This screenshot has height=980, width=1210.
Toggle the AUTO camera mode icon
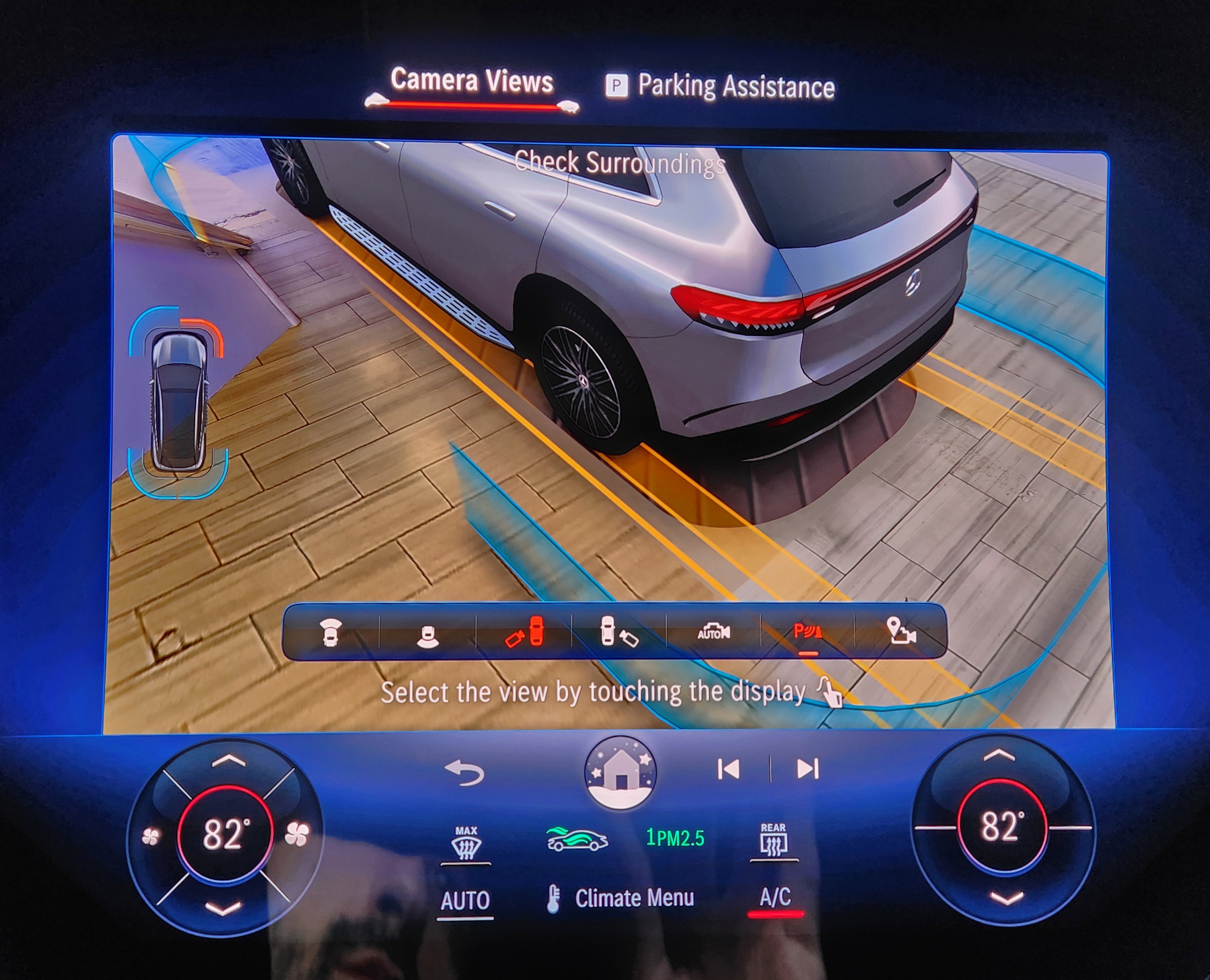(714, 632)
